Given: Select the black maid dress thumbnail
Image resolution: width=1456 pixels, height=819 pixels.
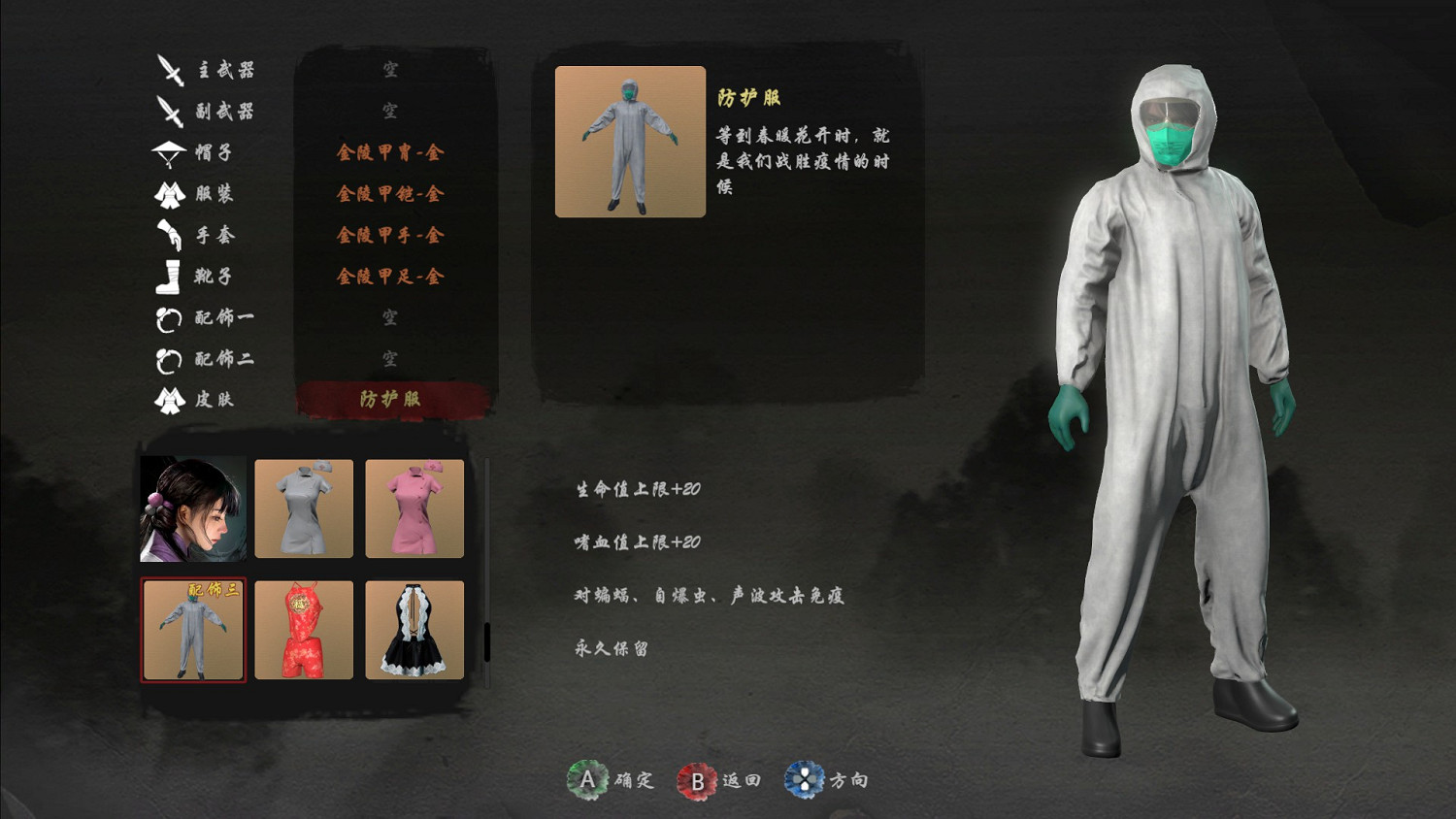Looking at the screenshot, I should pos(414,630).
